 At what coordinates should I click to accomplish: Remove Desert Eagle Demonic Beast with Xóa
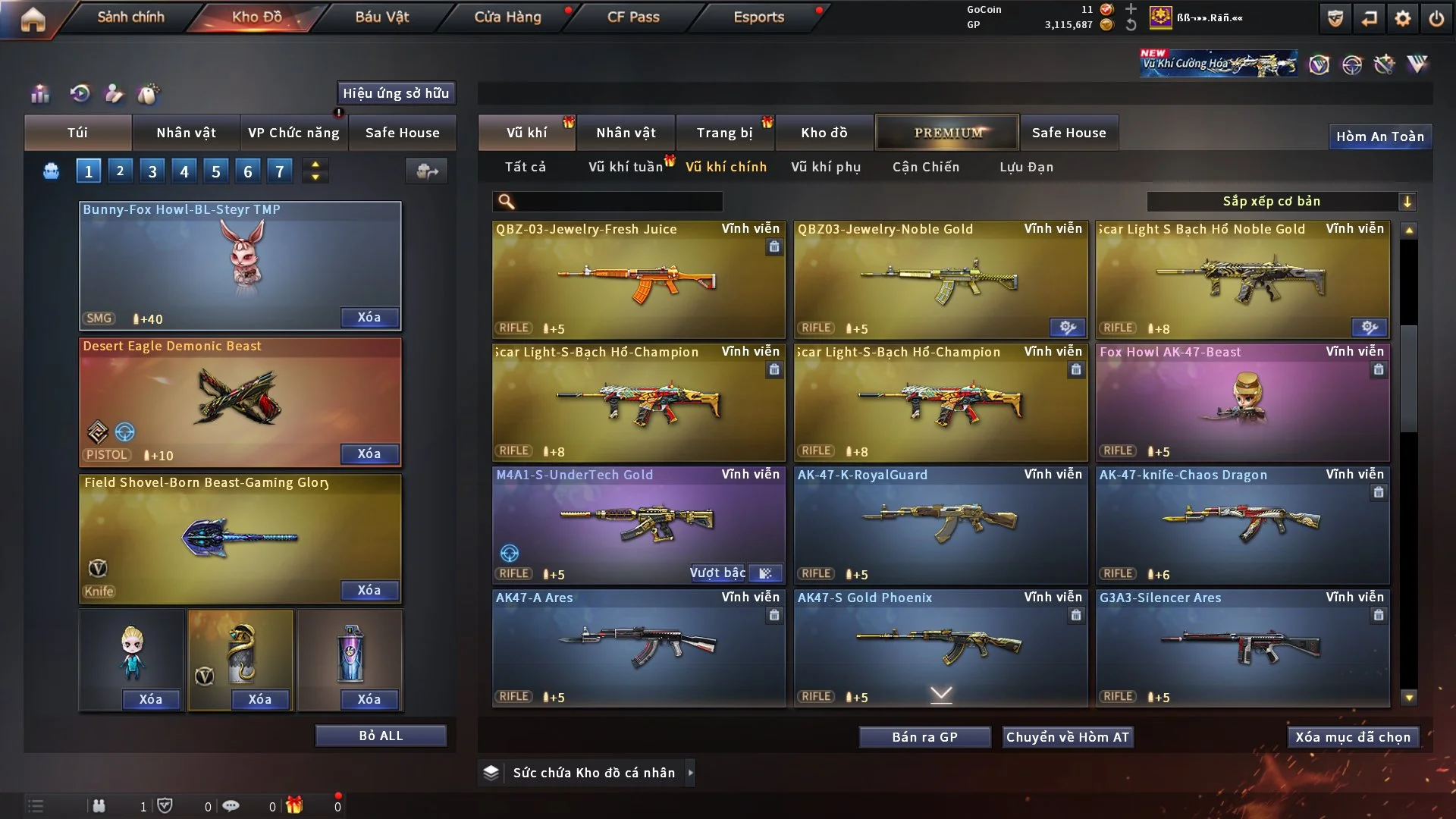point(369,453)
